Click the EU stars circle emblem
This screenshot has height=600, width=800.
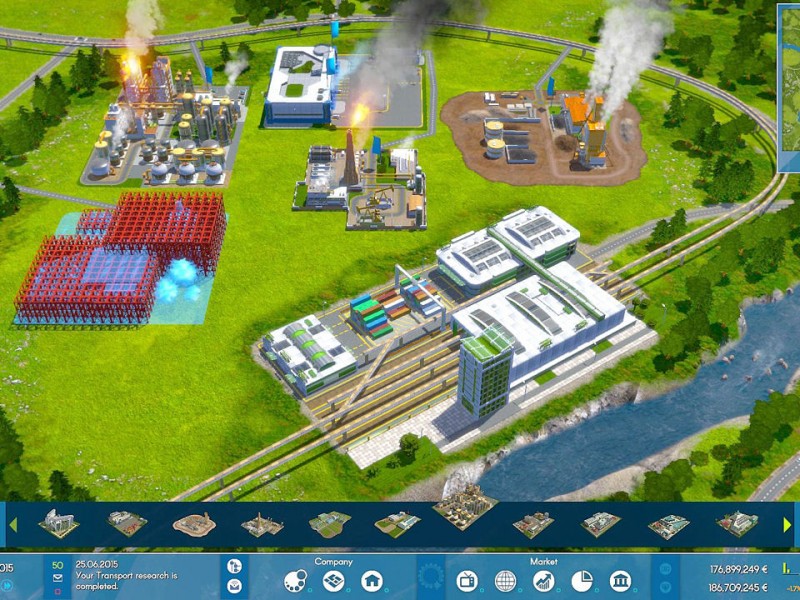[430, 578]
